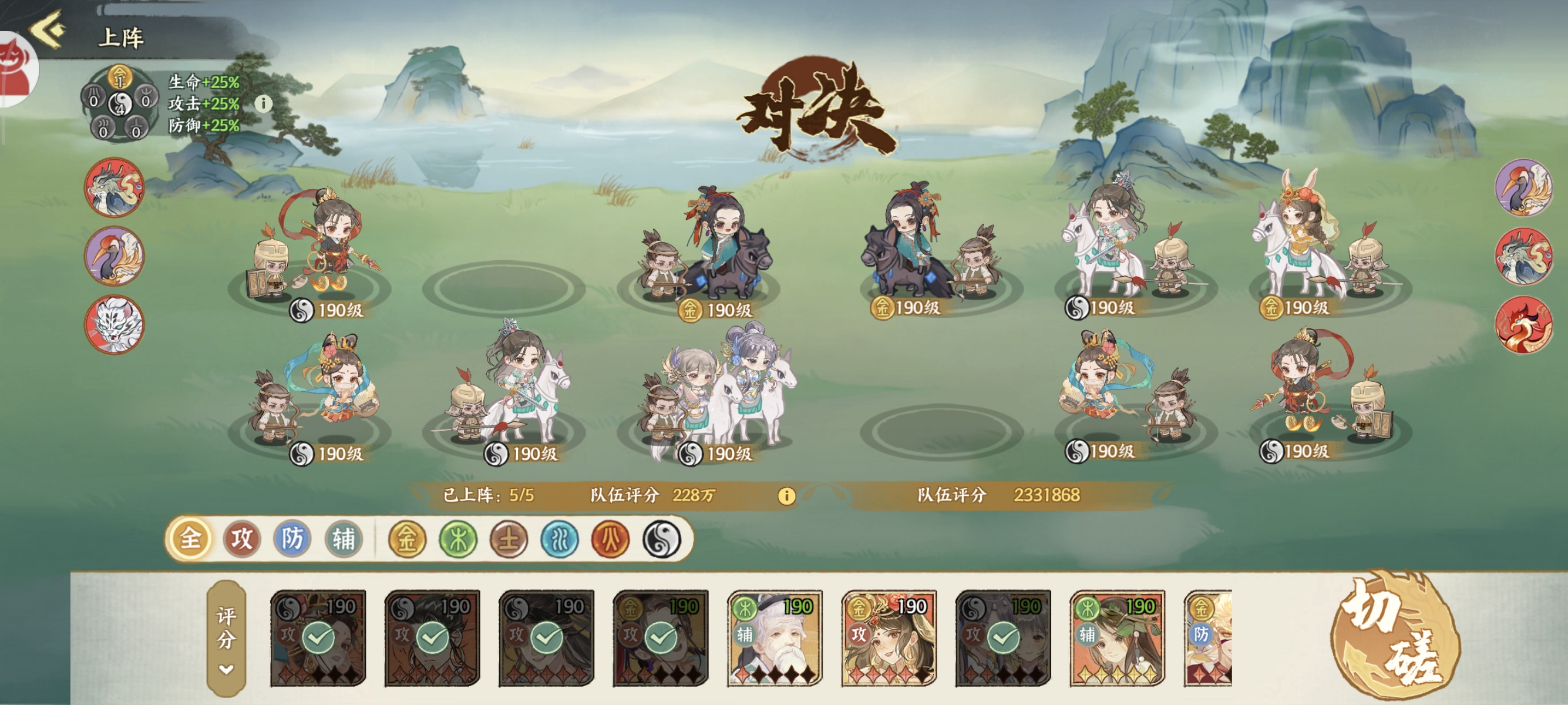Select the left-side dragon beast icon
Viewport: 1568px width, 705px height.
coord(114,187)
